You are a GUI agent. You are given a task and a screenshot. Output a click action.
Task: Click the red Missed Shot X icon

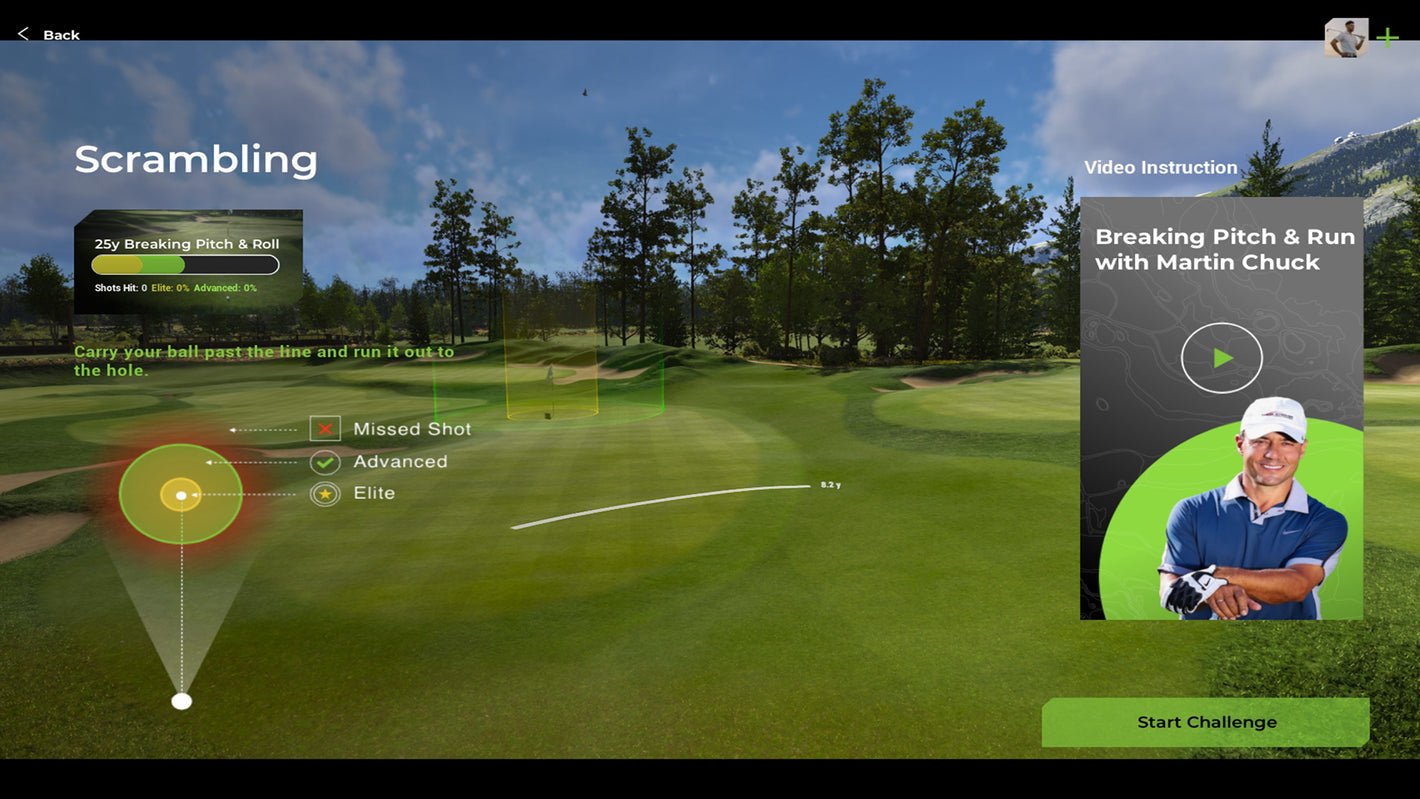pyautogui.click(x=324, y=428)
